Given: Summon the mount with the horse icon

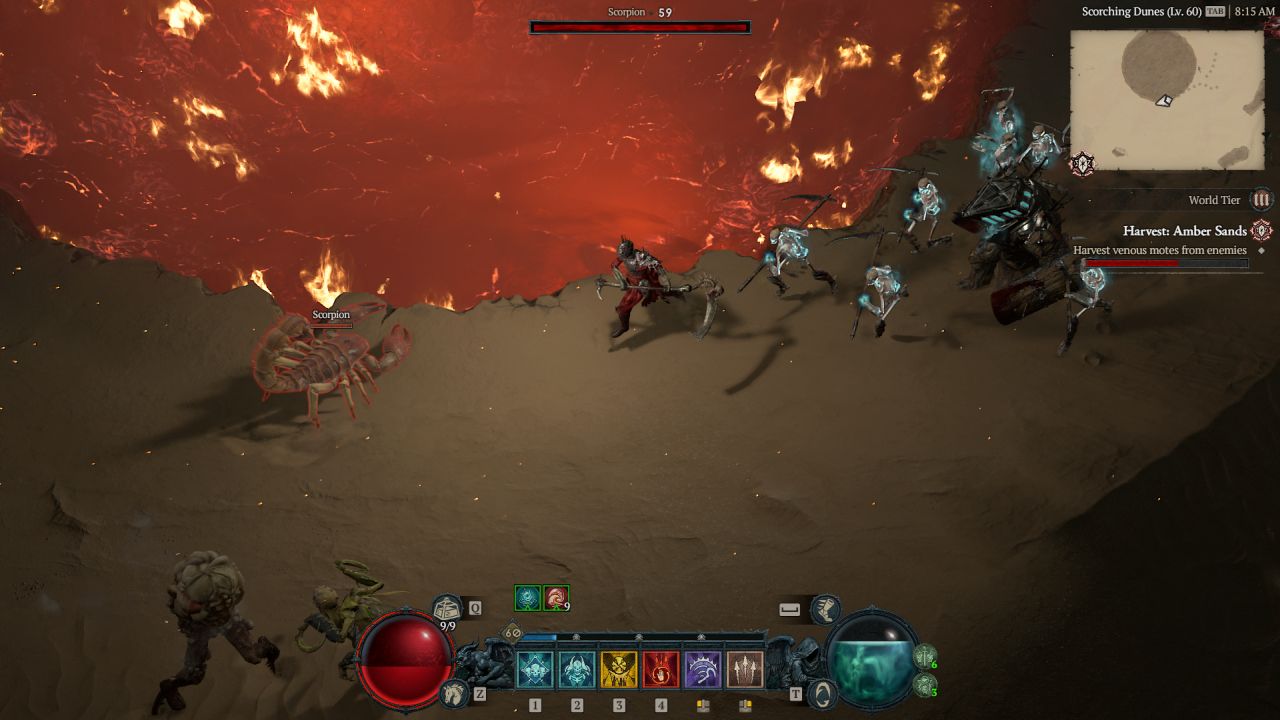Looking at the screenshot, I should click(453, 692).
